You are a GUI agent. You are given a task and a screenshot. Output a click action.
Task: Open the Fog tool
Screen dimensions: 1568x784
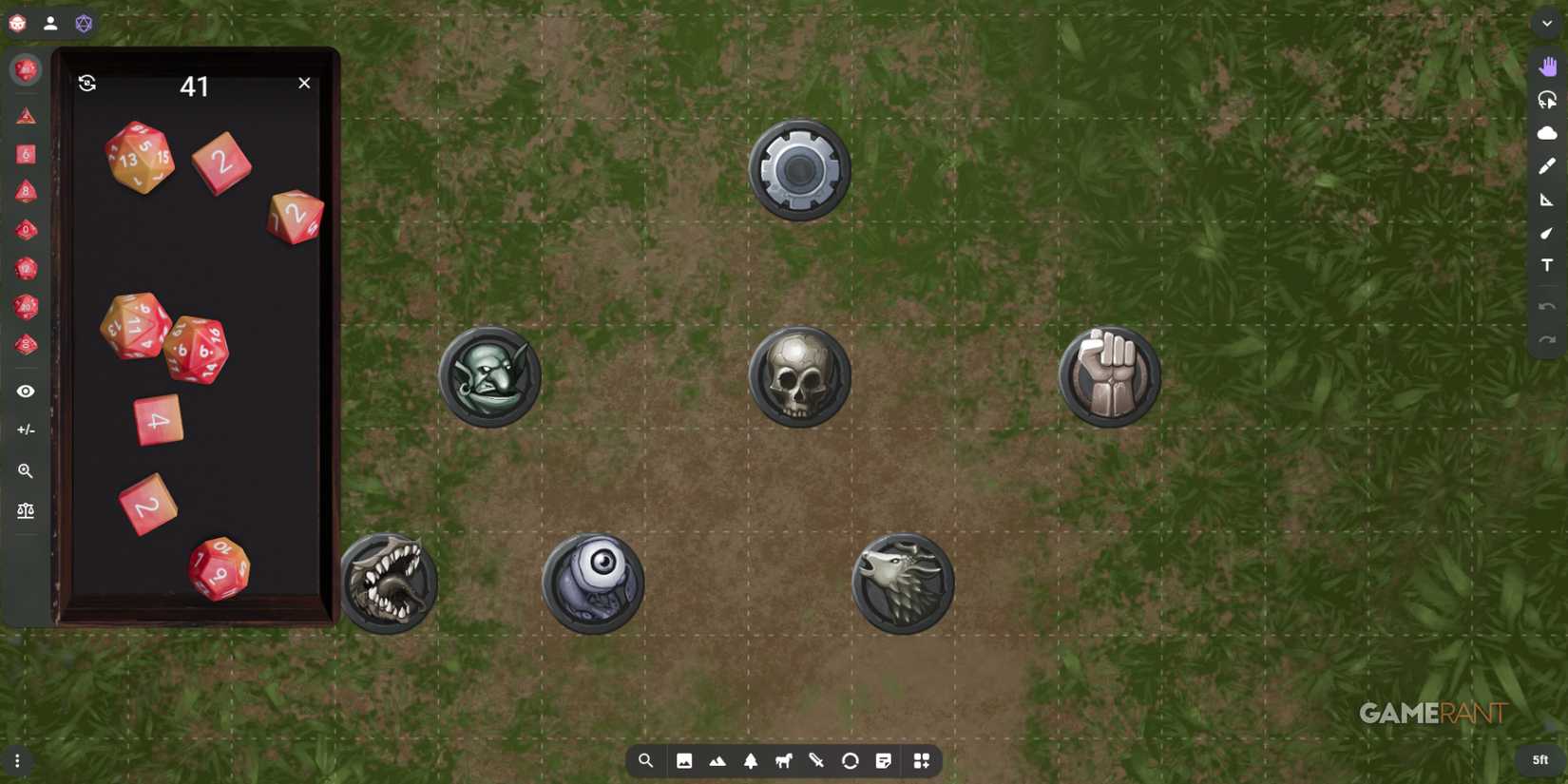pos(1545,133)
